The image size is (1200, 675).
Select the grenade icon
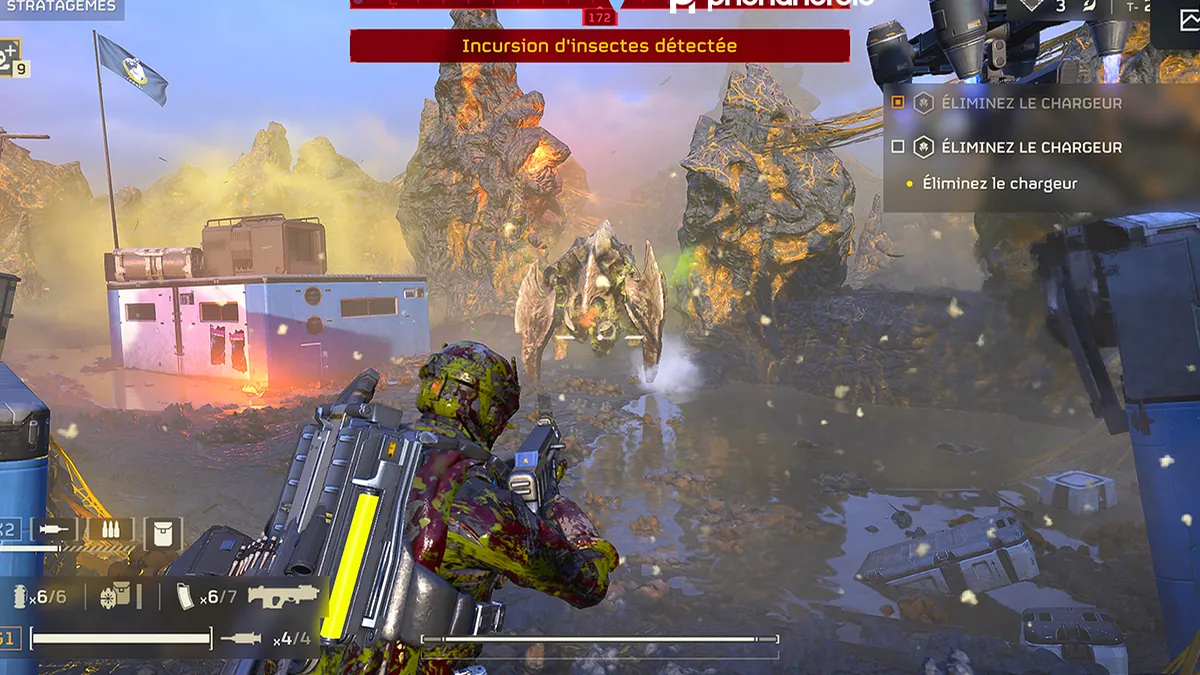(x=19, y=597)
